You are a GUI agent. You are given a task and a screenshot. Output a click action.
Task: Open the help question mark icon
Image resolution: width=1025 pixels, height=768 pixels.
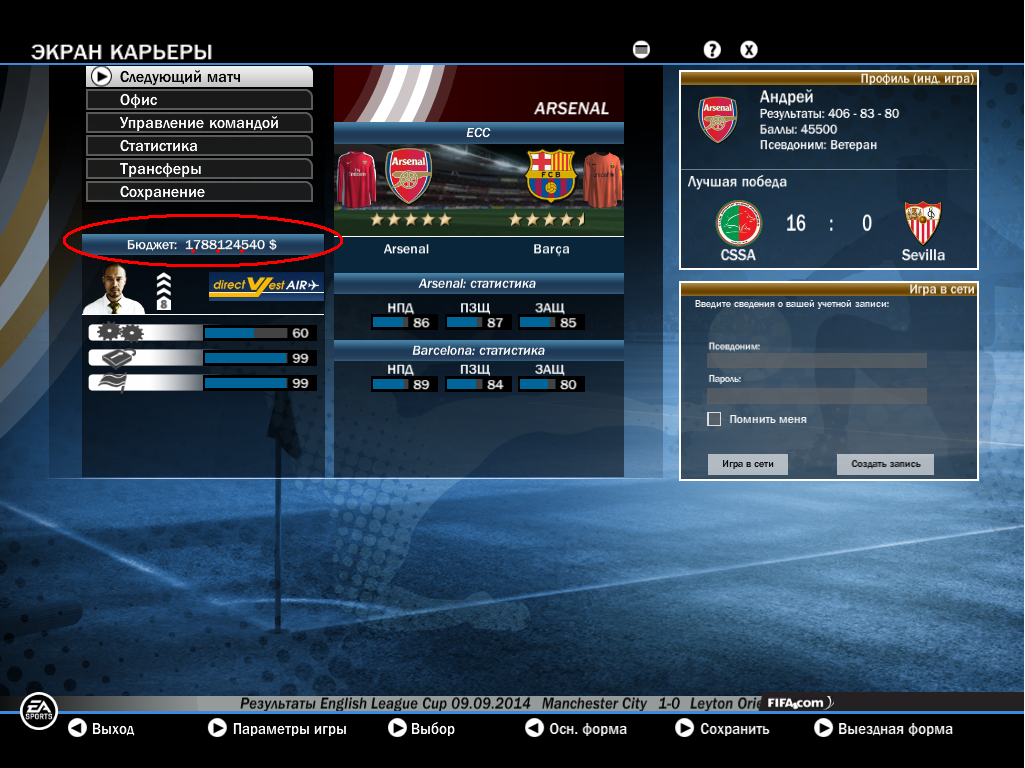712,49
